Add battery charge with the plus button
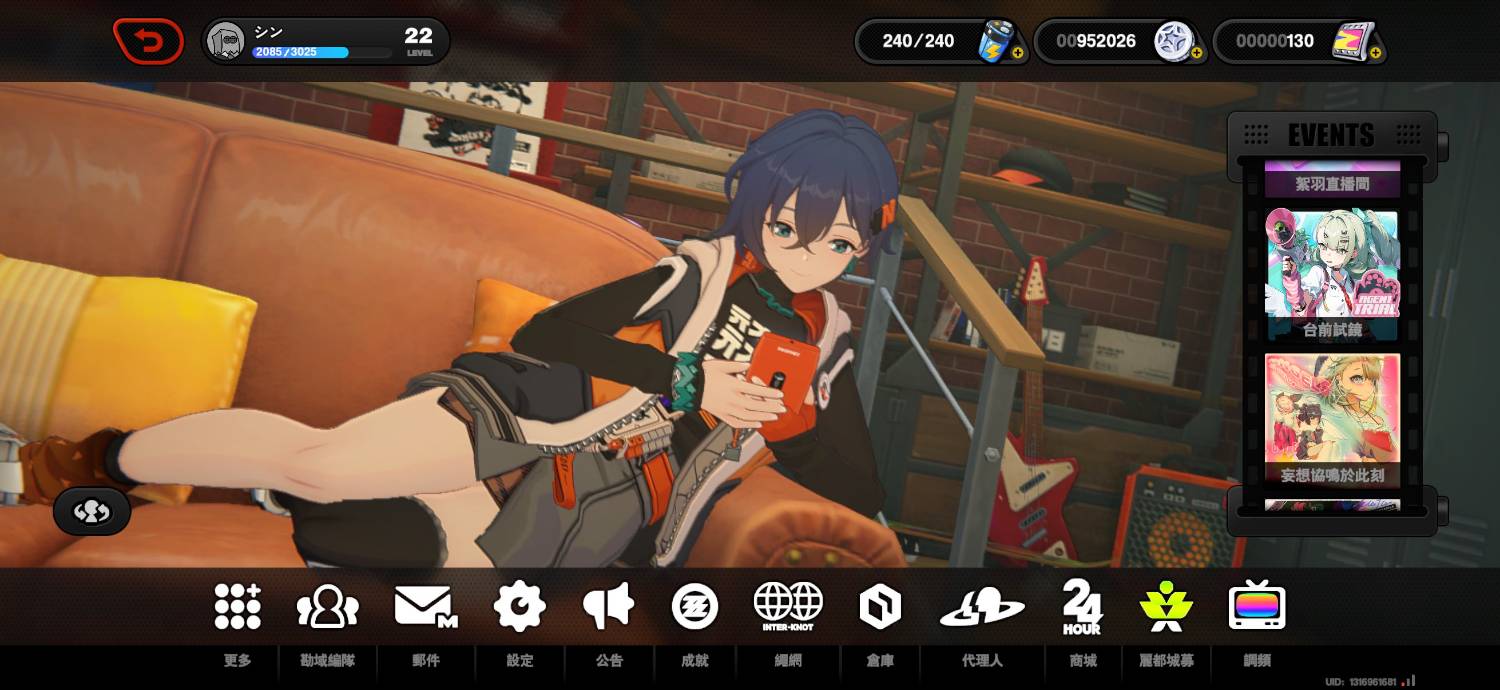The height and width of the screenshot is (690, 1500). click(x=1017, y=53)
